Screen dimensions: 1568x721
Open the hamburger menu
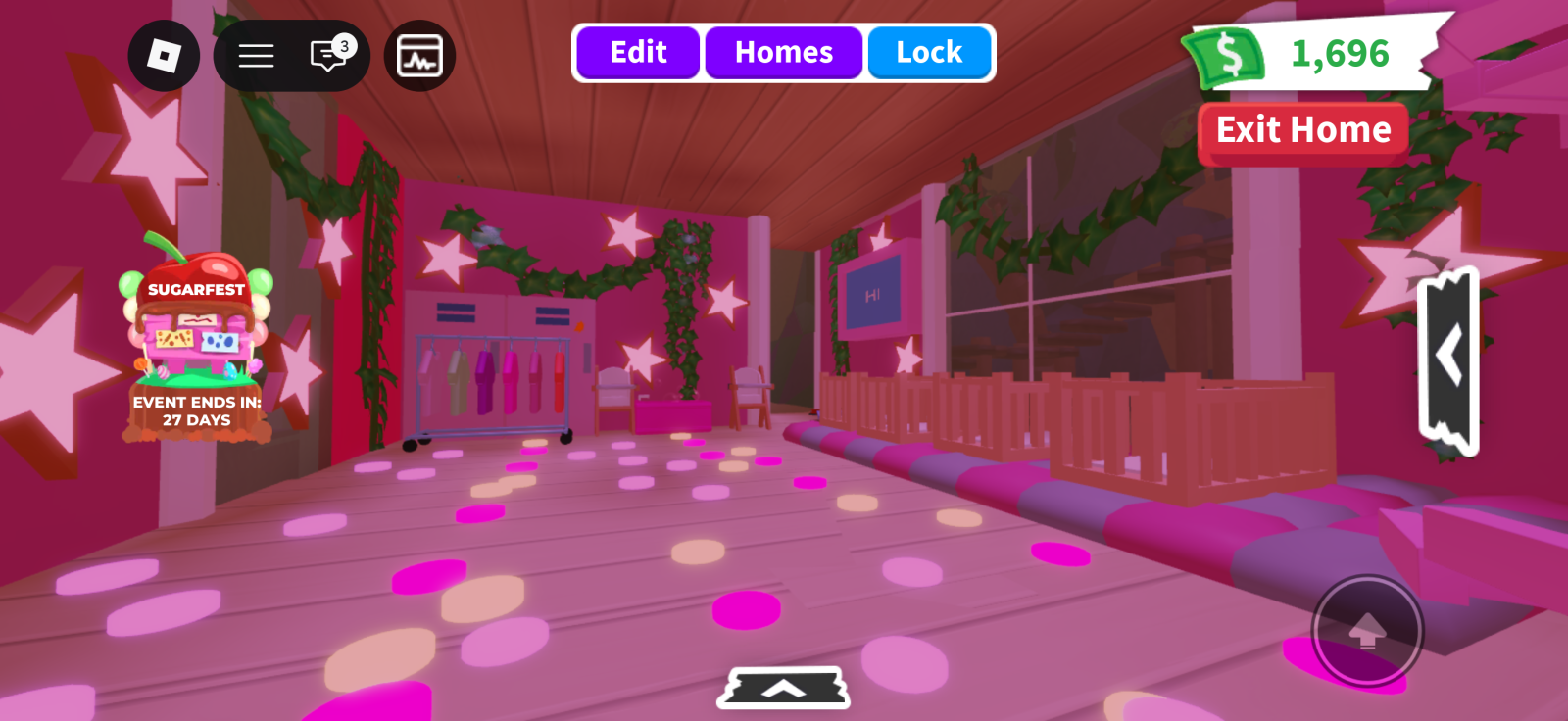256,56
